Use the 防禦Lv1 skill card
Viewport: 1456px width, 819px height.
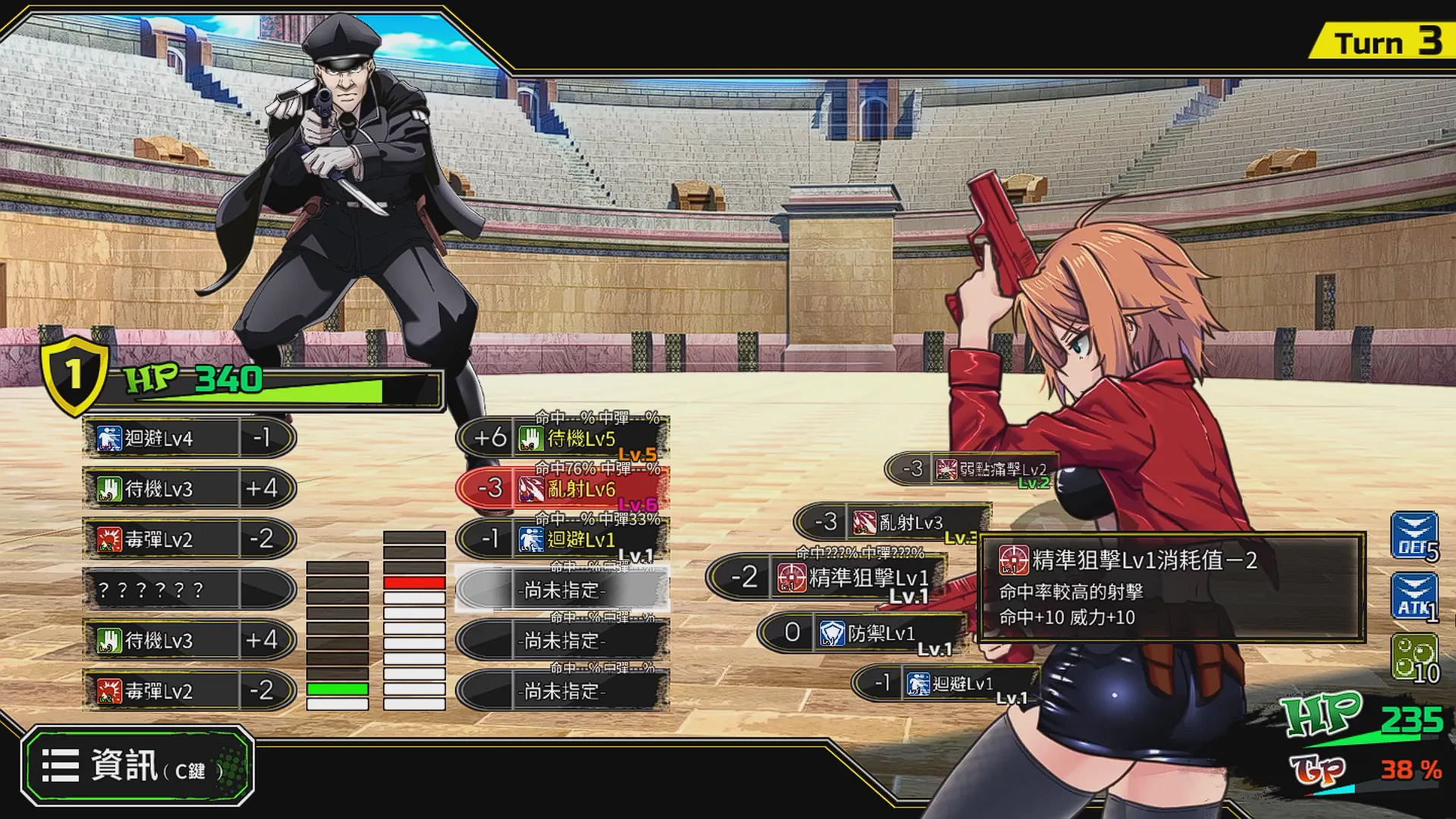point(861,633)
